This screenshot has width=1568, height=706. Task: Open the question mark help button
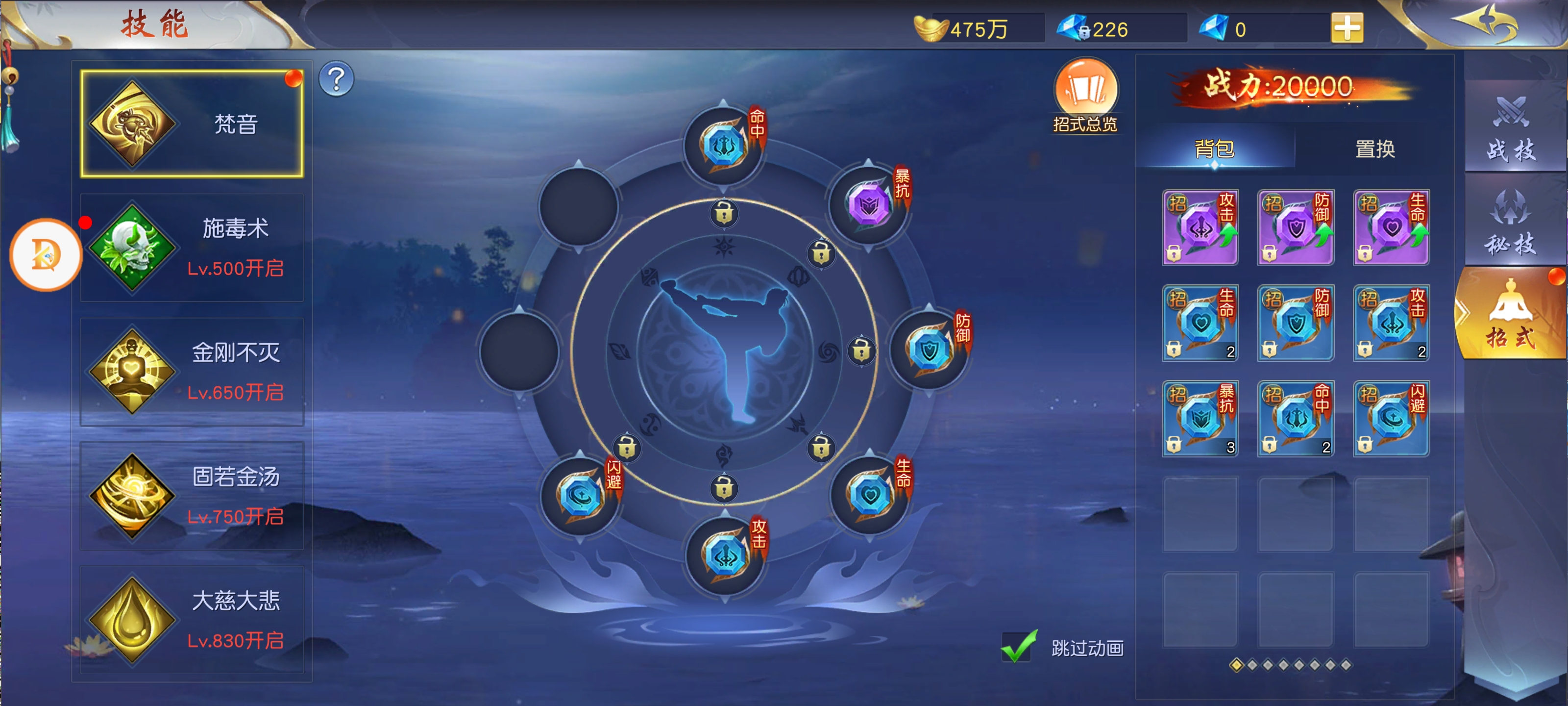[x=336, y=79]
